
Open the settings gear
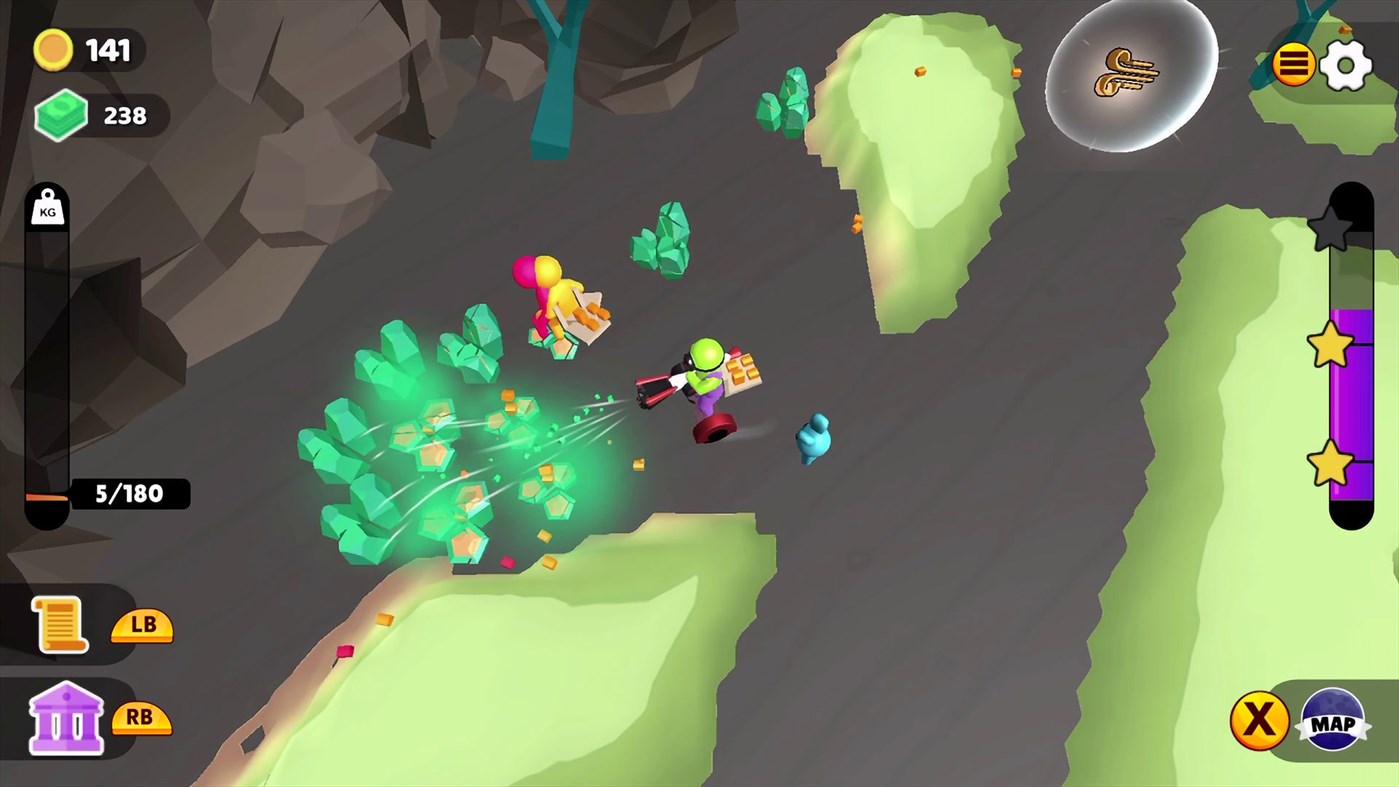click(x=1346, y=63)
